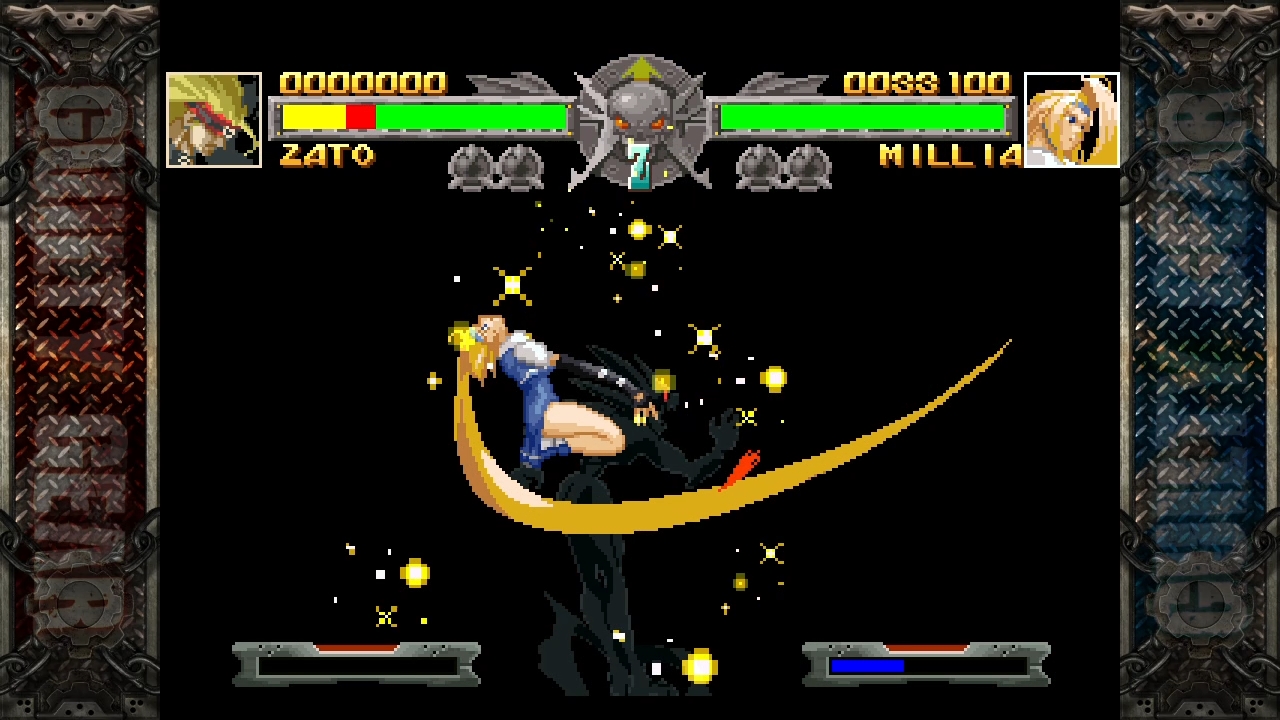
Task: Click Millia's green health bar
Action: 860,117
